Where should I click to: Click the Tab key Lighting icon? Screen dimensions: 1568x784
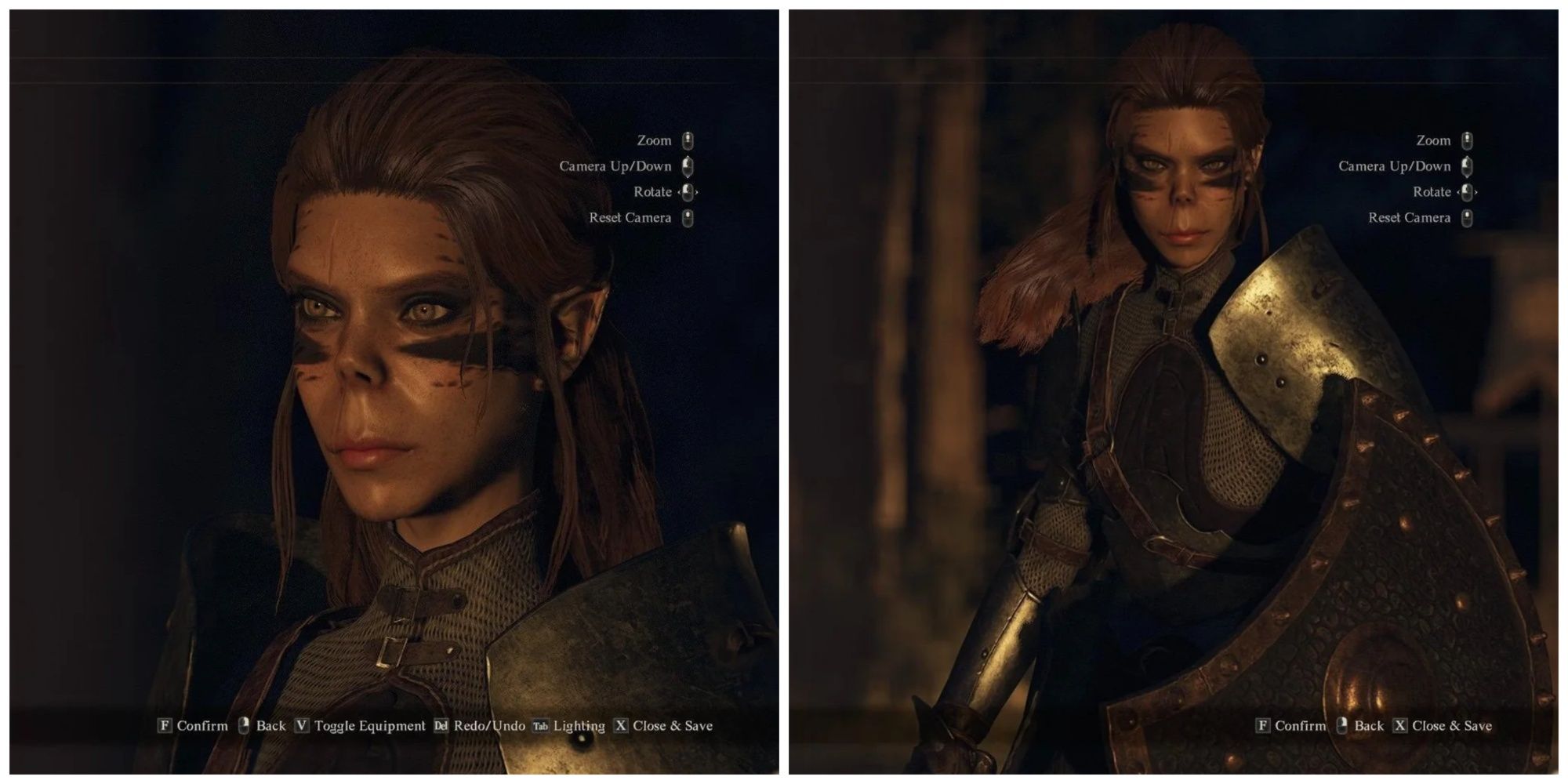(542, 725)
